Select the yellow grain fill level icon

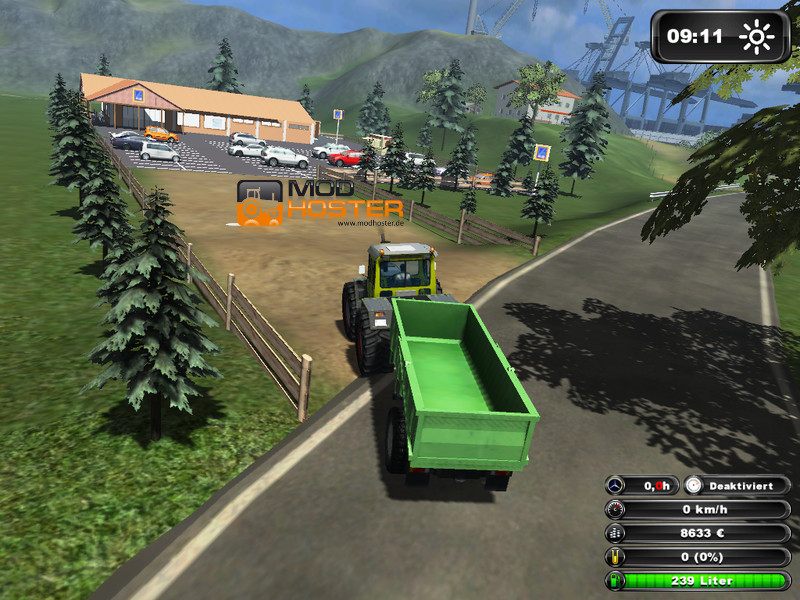616,557
